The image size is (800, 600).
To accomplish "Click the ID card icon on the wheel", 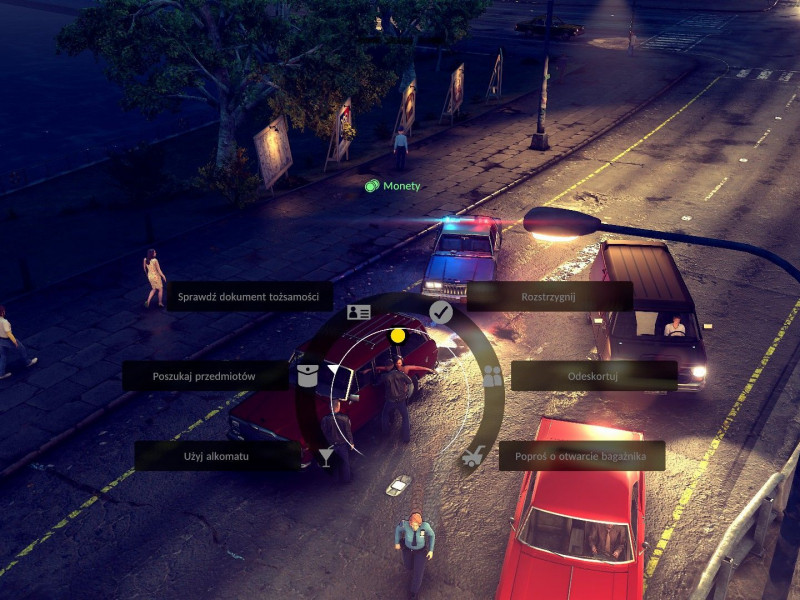I will point(358,312).
